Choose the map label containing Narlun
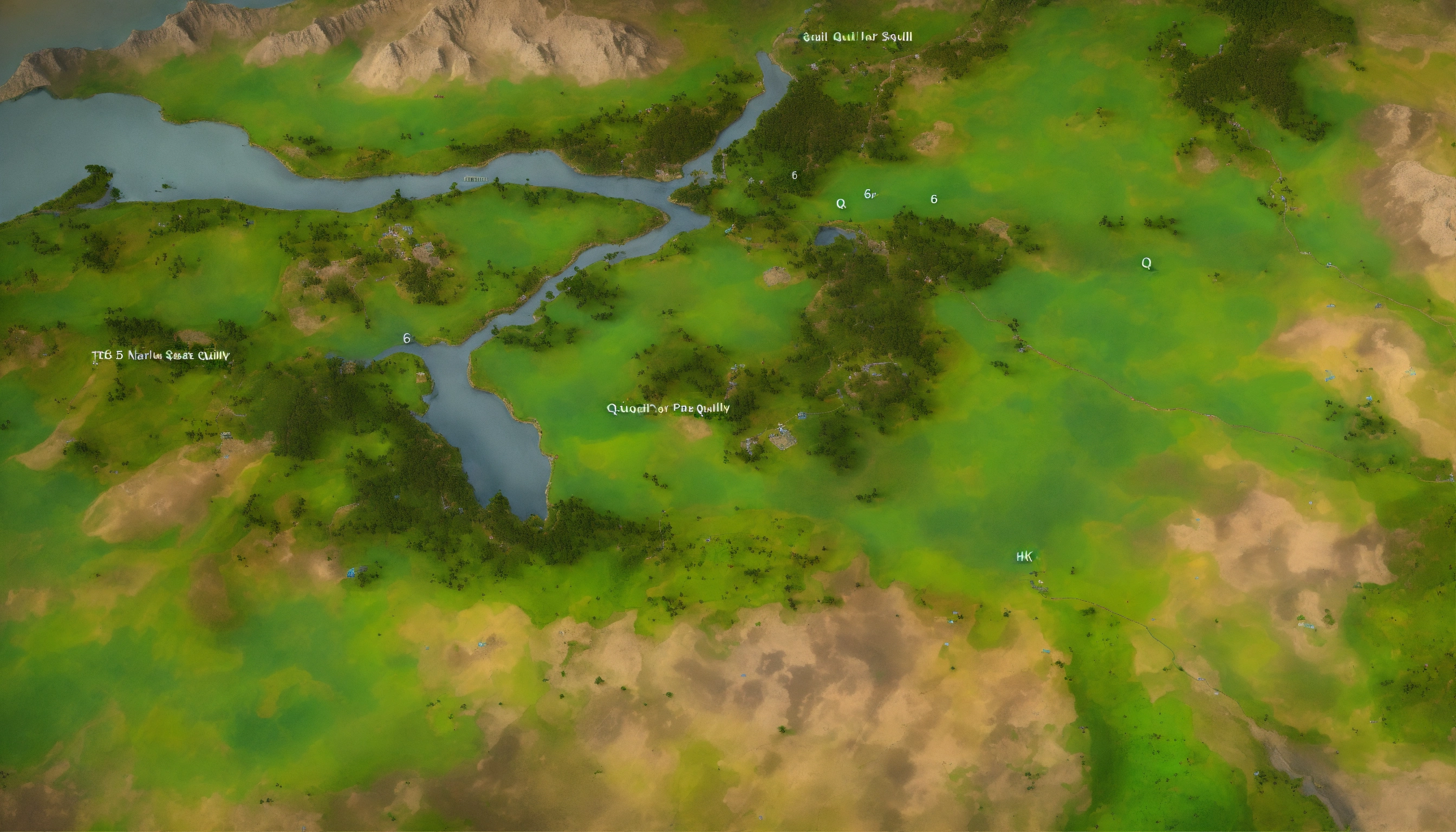 [160, 355]
